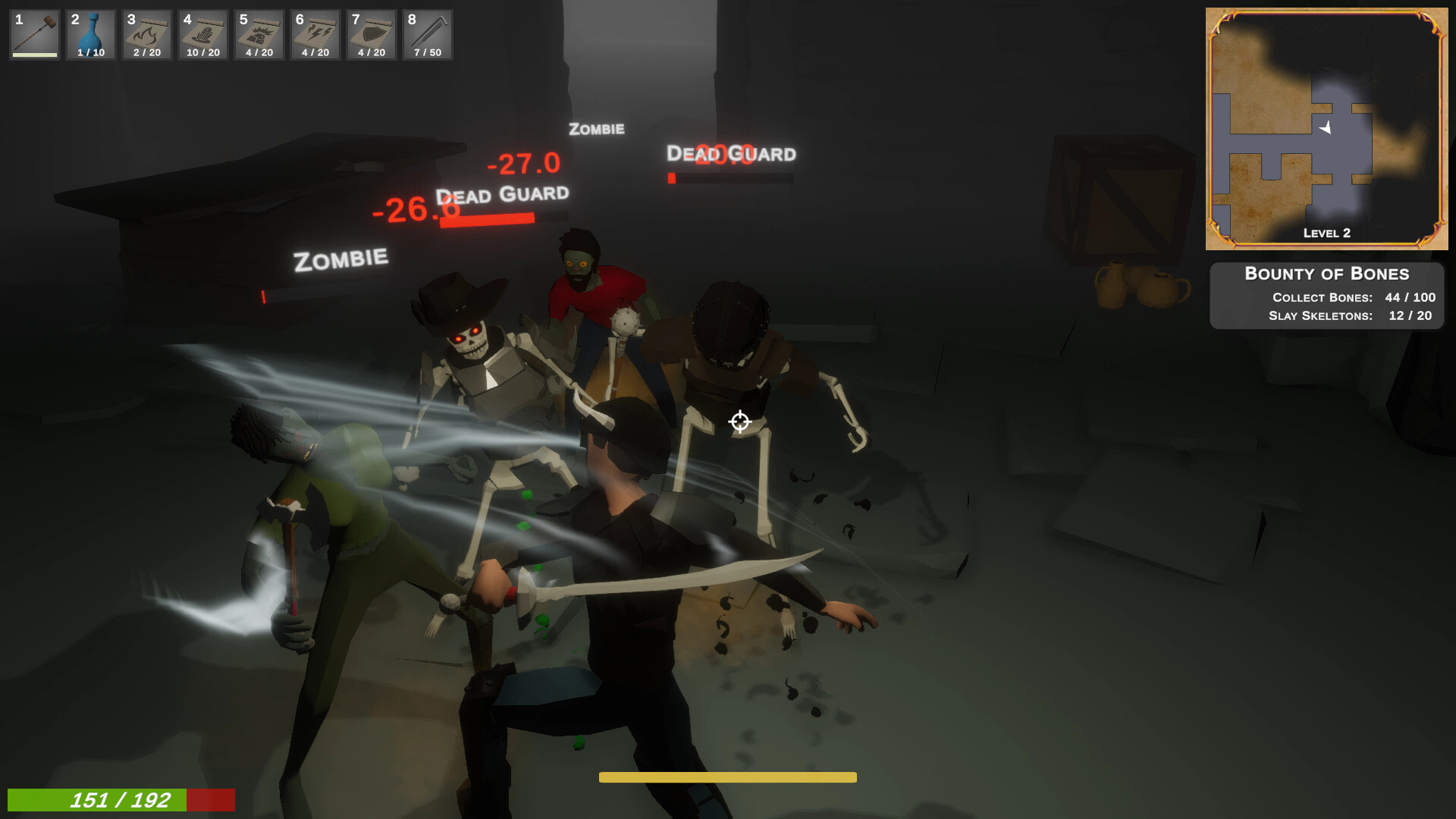Open the Bounty of Bones quest panel
This screenshot has height=819, width=1456.
[x=1326, y=273]
